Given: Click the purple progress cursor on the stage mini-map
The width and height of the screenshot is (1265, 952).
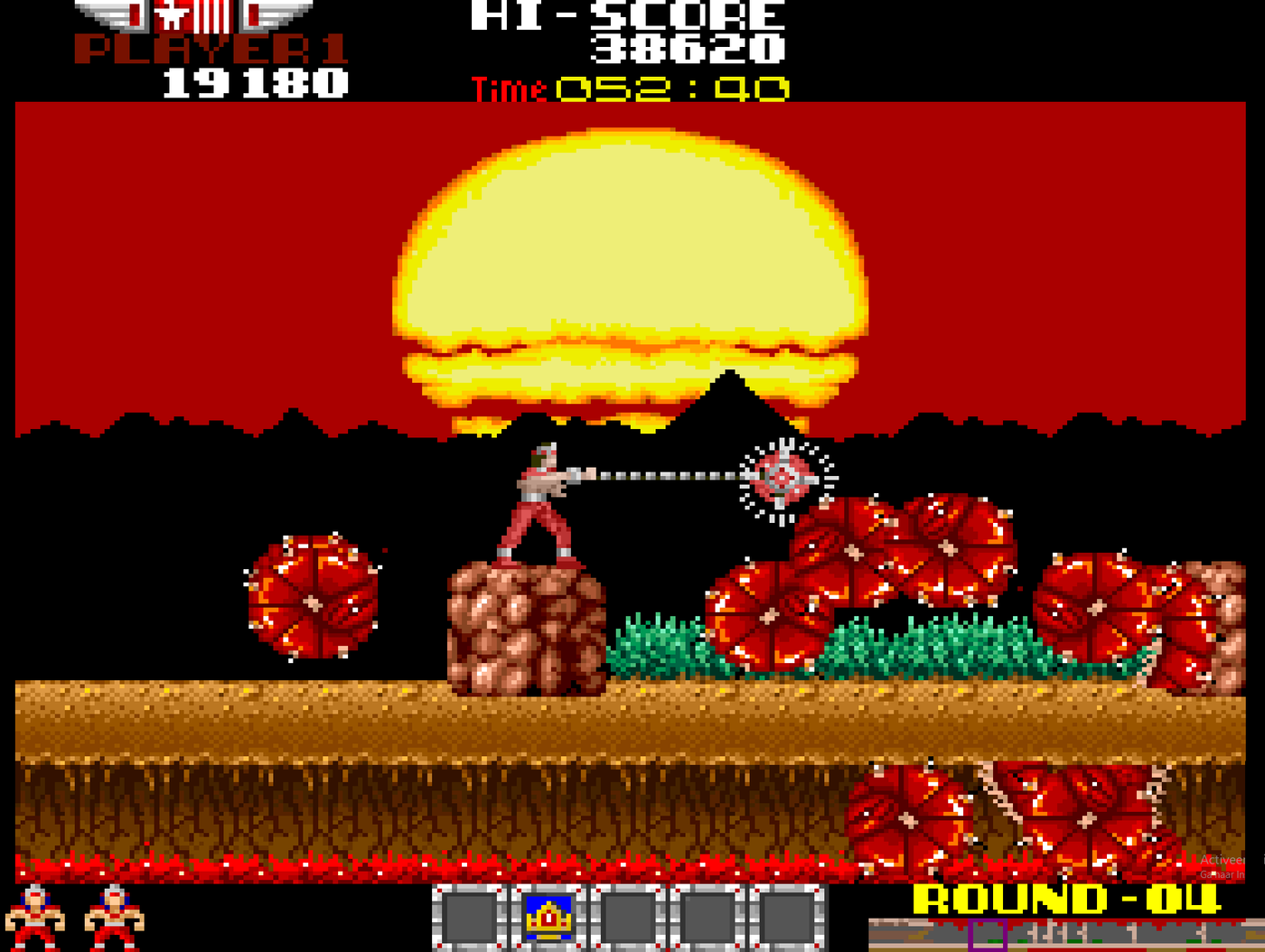Looking at the screenshot, I should click(989, 932).
